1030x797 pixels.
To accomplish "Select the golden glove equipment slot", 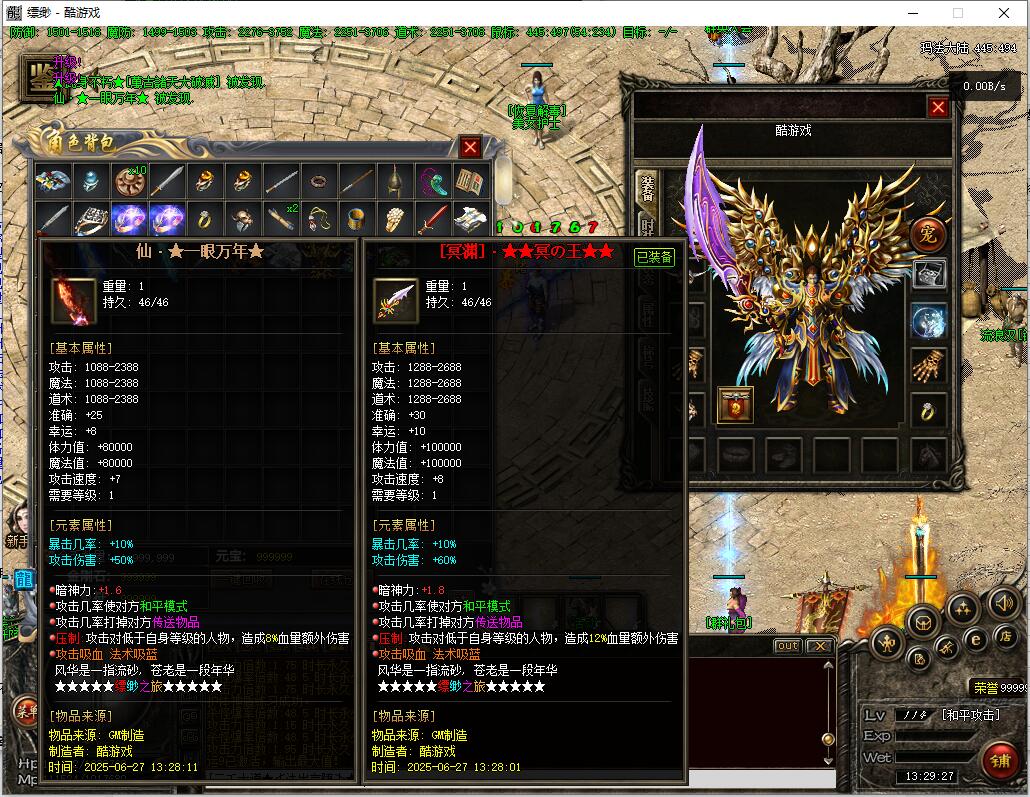I will click(x=929, y=365).
